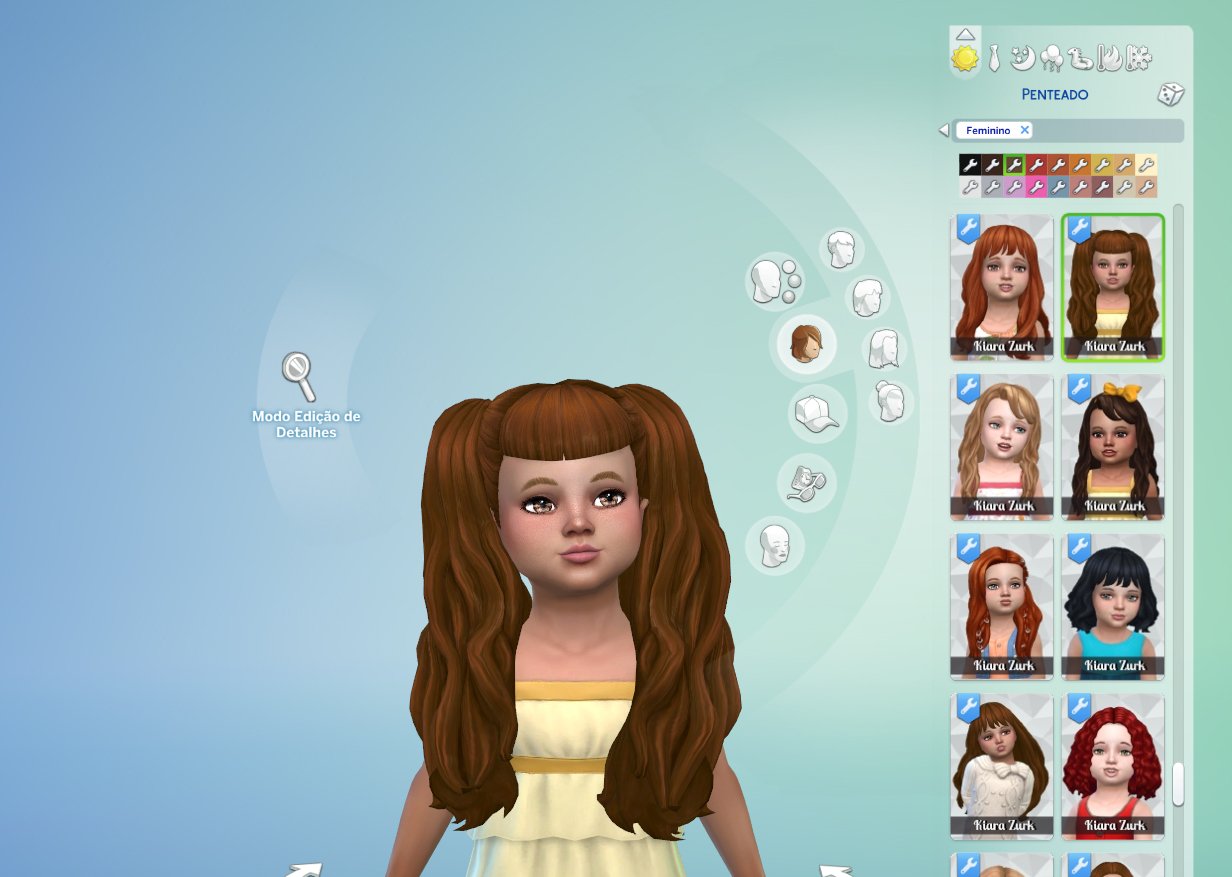Randomize hairstyle with the dice button
The image size is (1232, 877).
[1170, 95]
